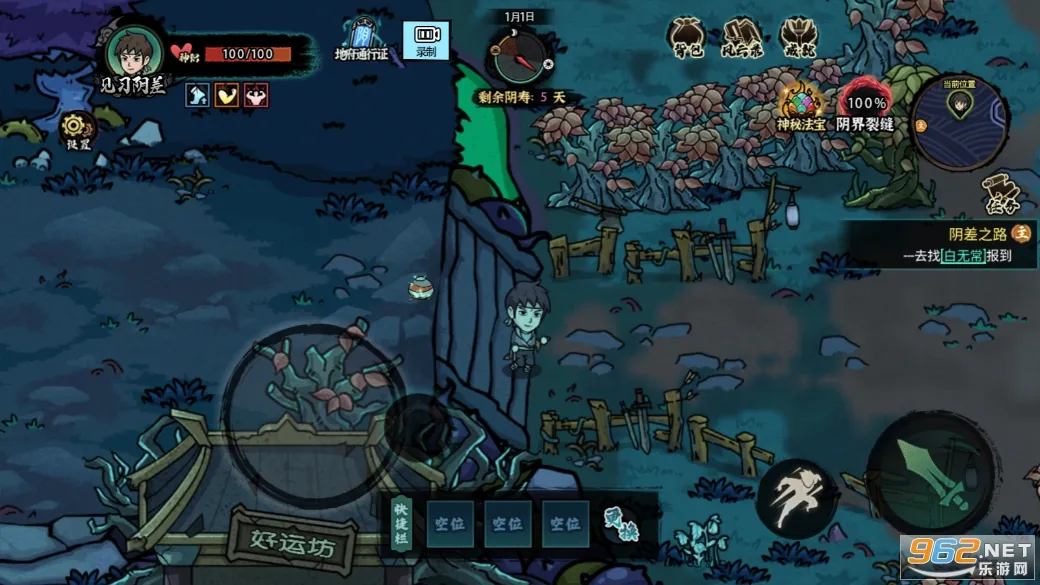Select the flexed-arm buff icon
Viewport: 1040px width, 585px height.
[x=227, y=96]
